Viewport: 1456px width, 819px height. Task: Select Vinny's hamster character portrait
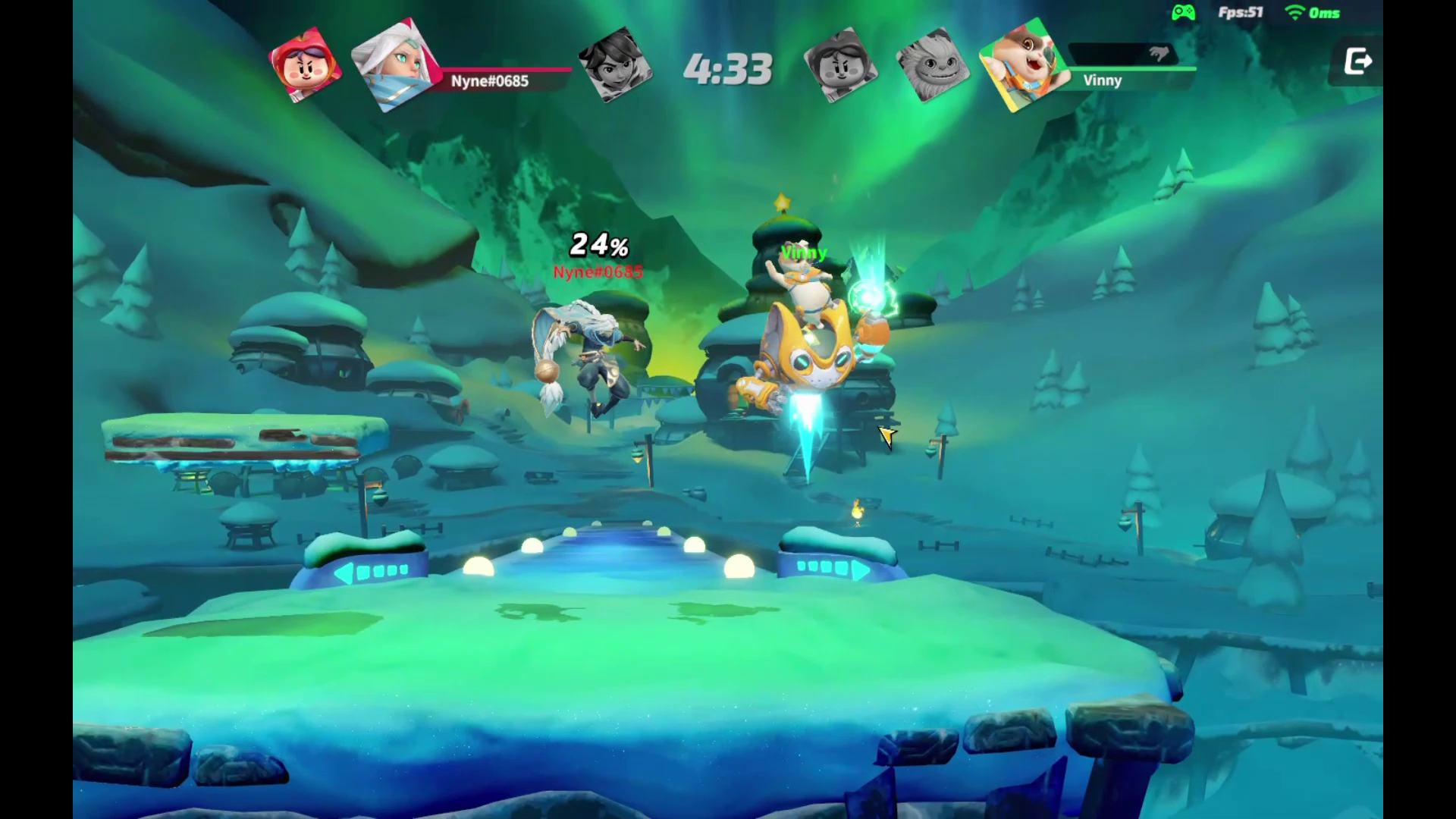point(1022,65)
